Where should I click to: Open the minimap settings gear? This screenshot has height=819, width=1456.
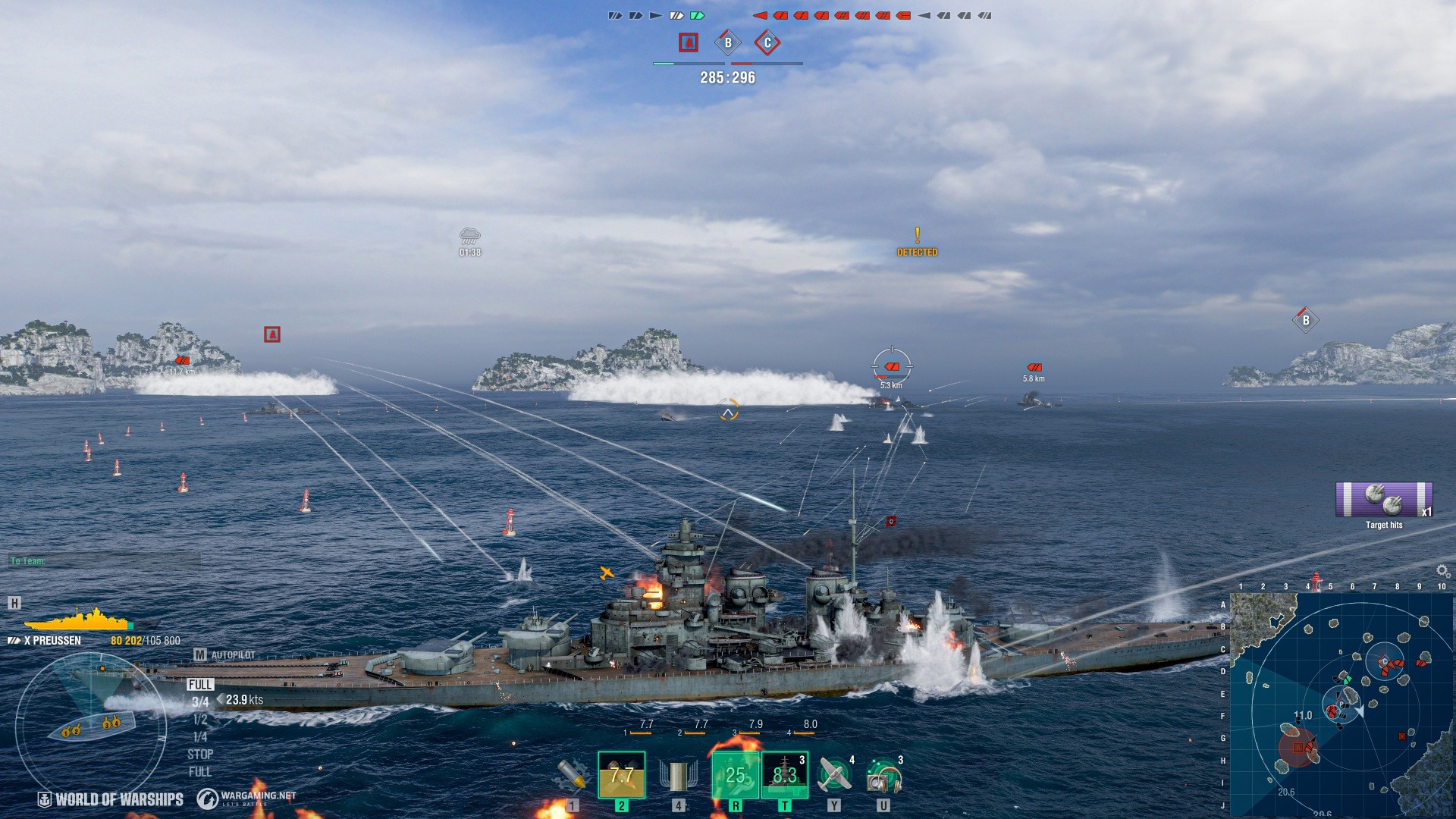pos(1442,570)
